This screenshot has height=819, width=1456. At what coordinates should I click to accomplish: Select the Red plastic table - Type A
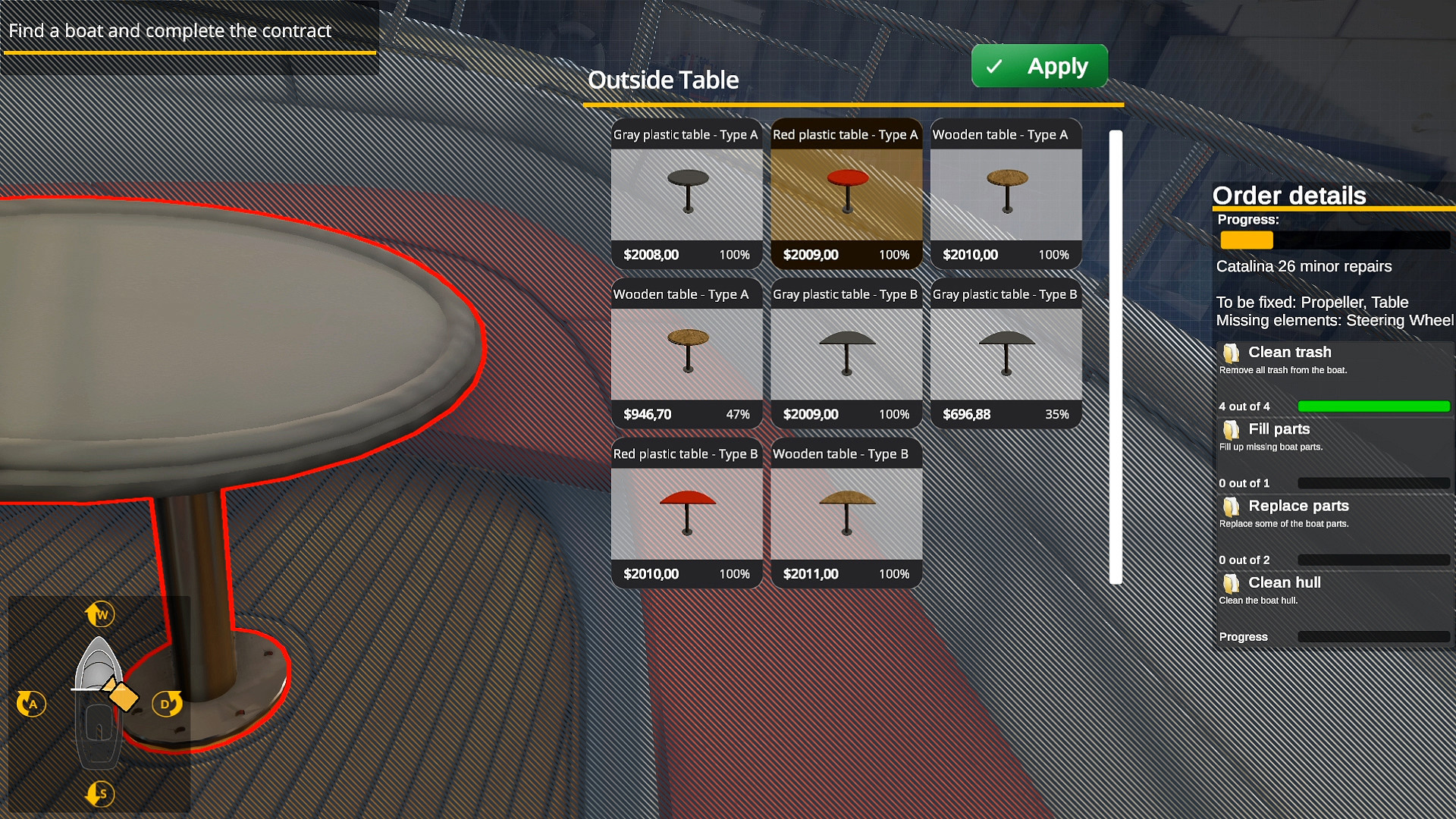[846, 196]
